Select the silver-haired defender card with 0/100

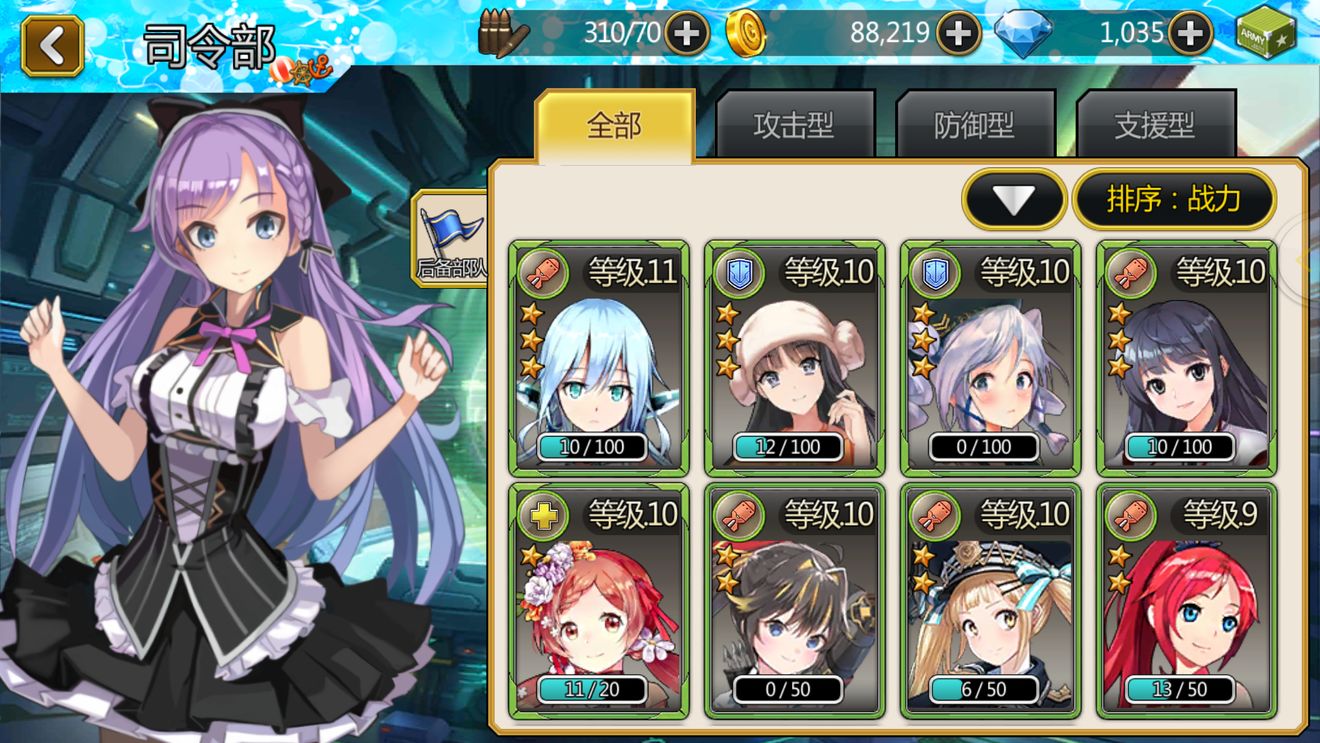coord(990,358)
